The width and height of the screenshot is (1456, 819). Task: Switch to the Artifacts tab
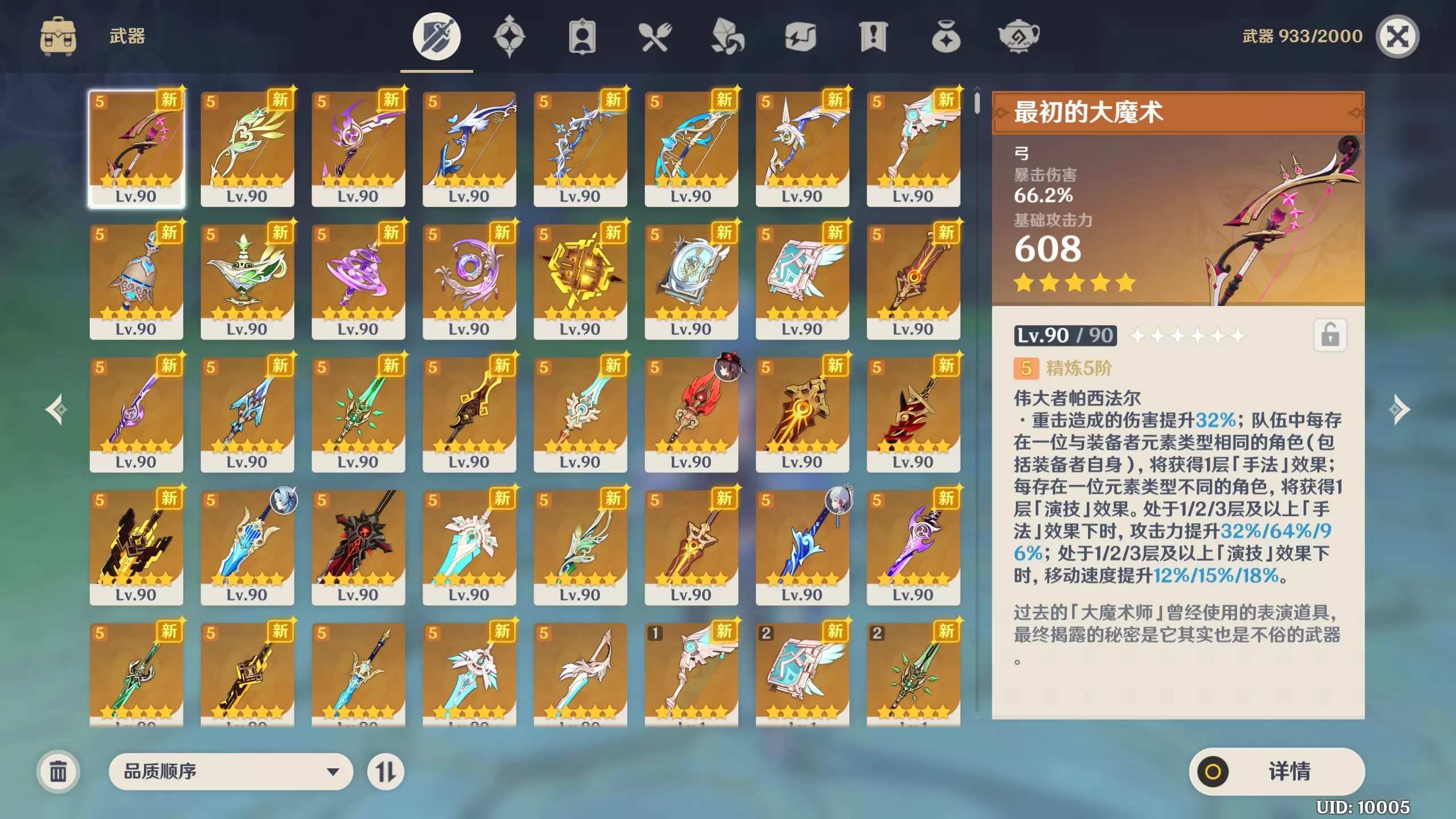[x=509, y=37]
